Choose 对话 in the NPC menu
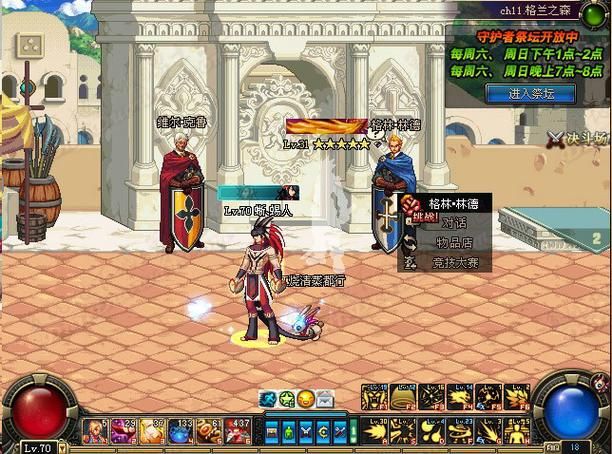This screenshot has height=454, width=612. pos(453,223)
